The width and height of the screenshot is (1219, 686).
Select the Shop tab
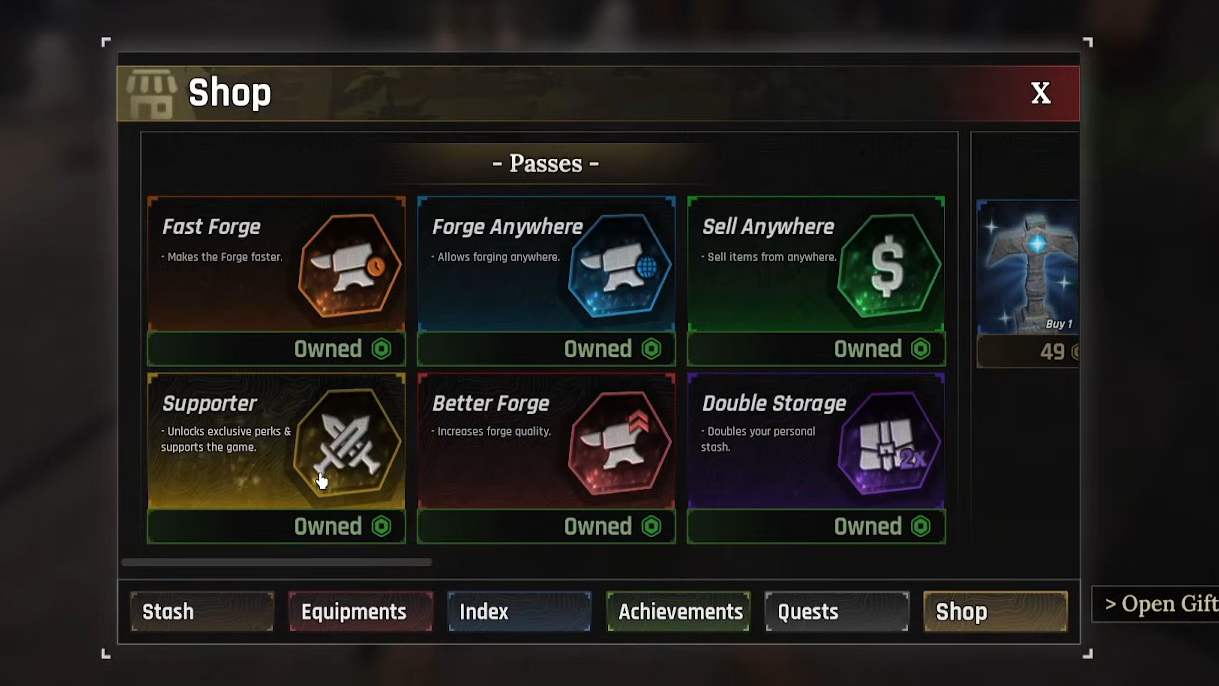click(995, 611)
